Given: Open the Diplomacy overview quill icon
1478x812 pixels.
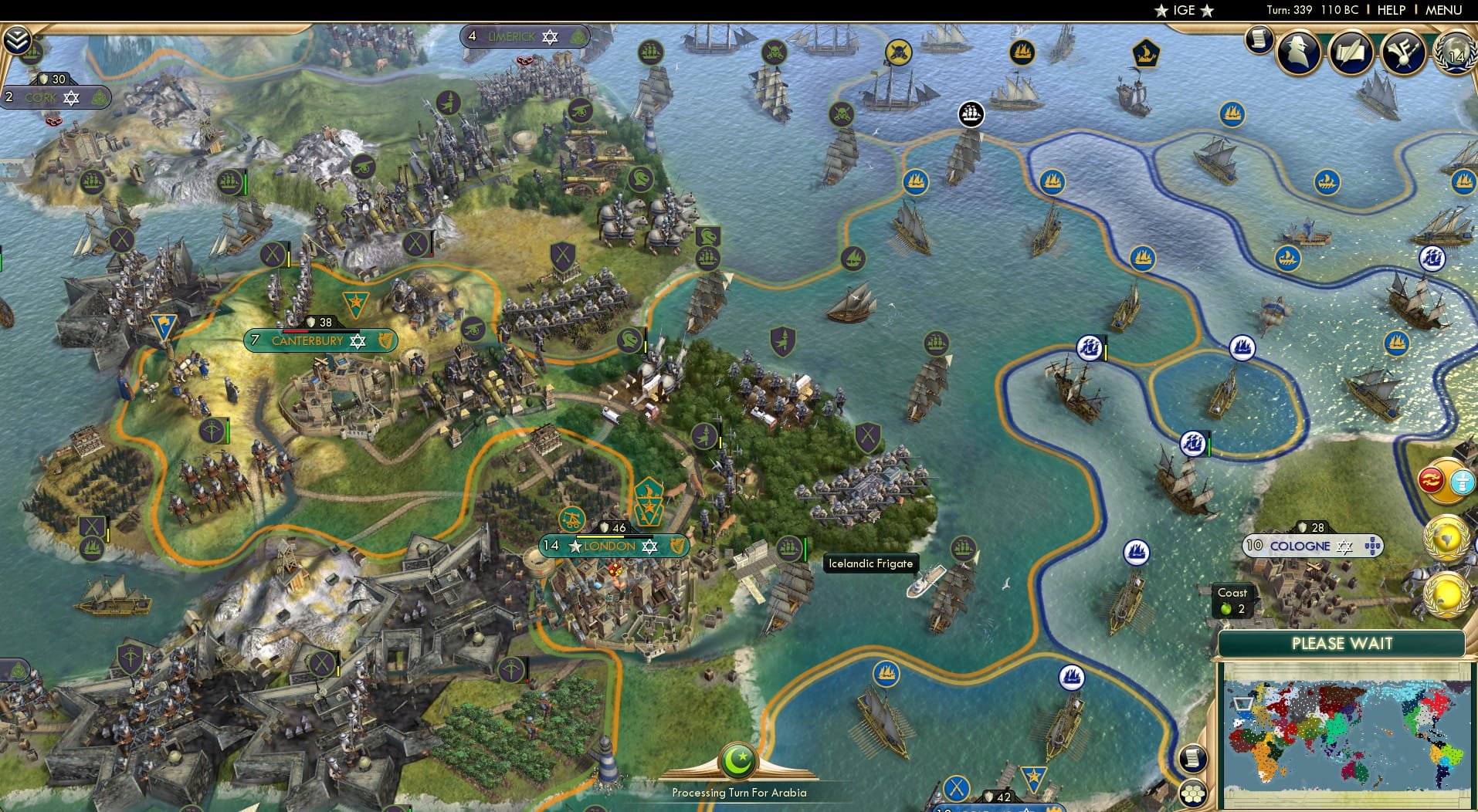Looking at the screenshot, I should tap(1351, 53).
